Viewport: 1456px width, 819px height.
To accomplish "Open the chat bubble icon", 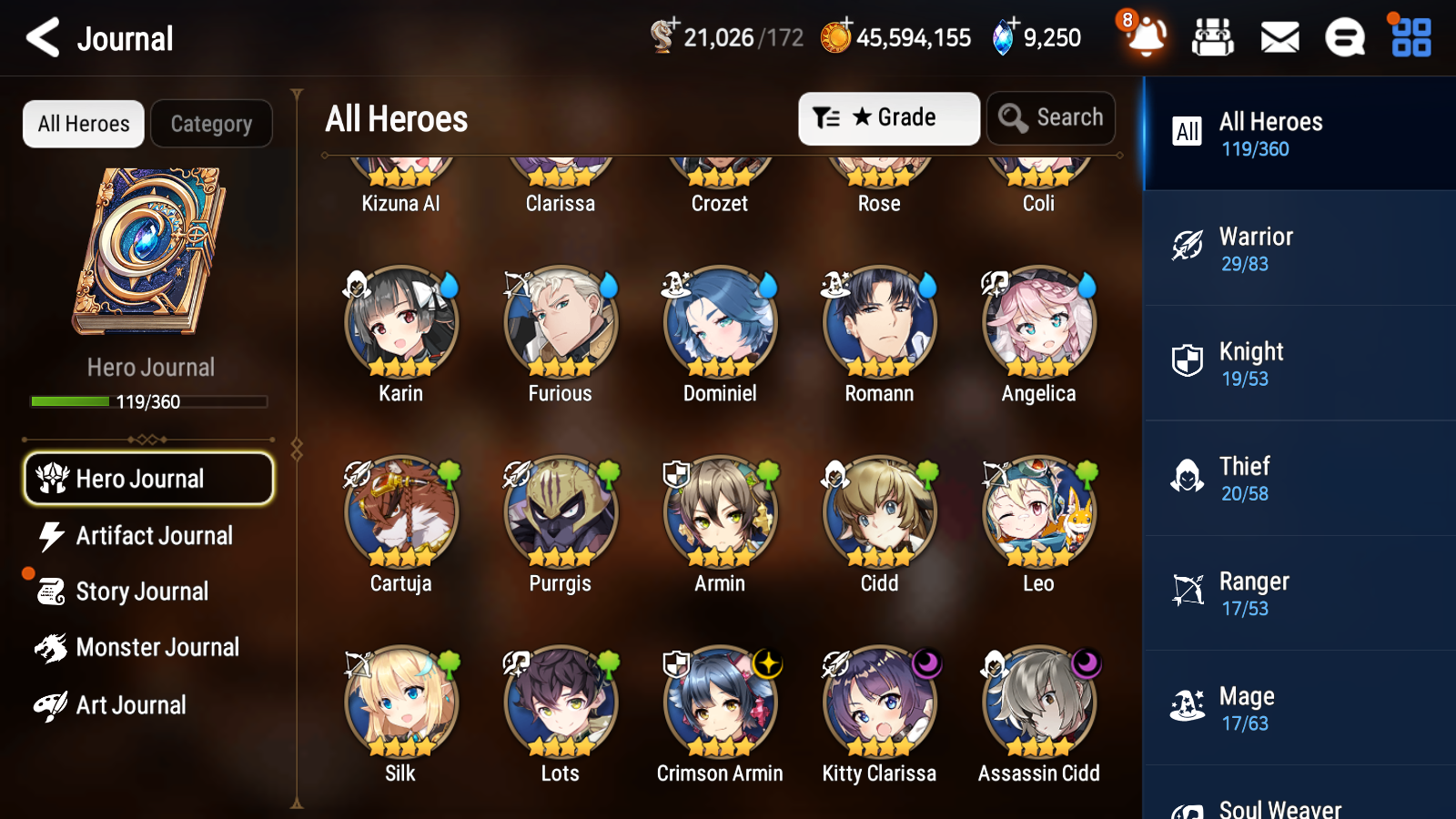I will 1344,37.
